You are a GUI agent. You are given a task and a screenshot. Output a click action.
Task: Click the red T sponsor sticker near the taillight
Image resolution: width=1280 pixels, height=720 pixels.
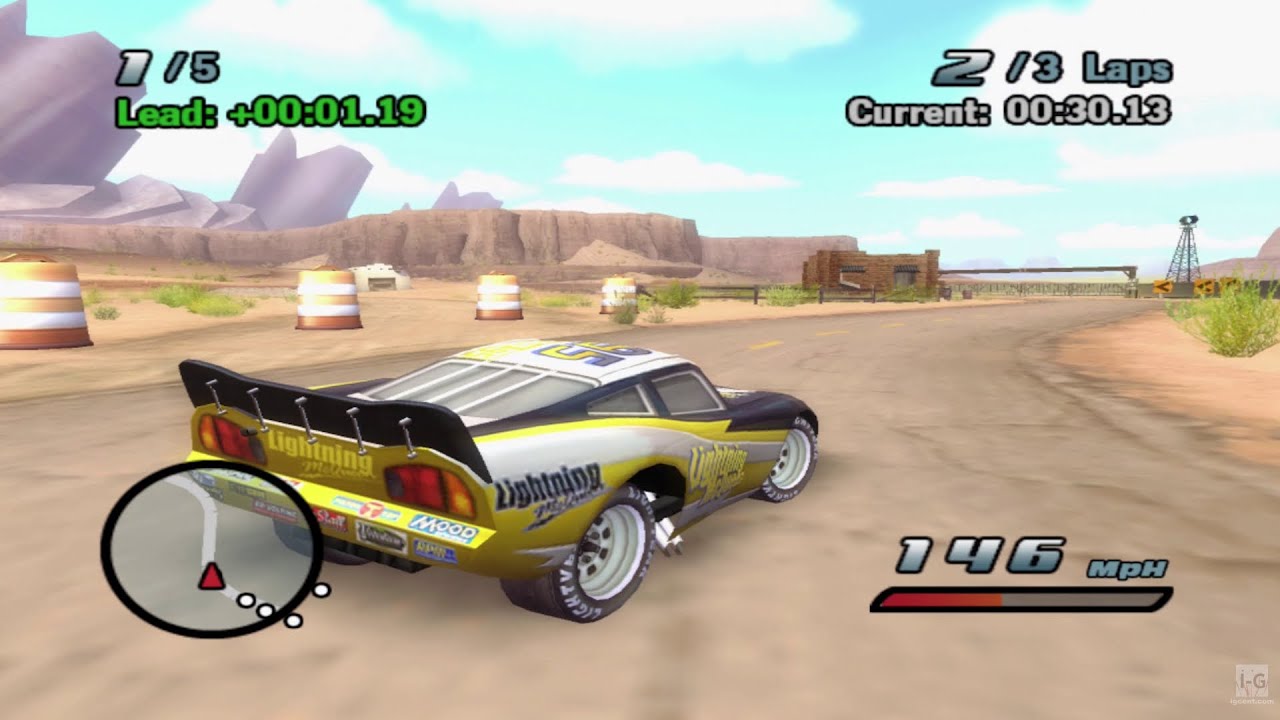[371, 508]
